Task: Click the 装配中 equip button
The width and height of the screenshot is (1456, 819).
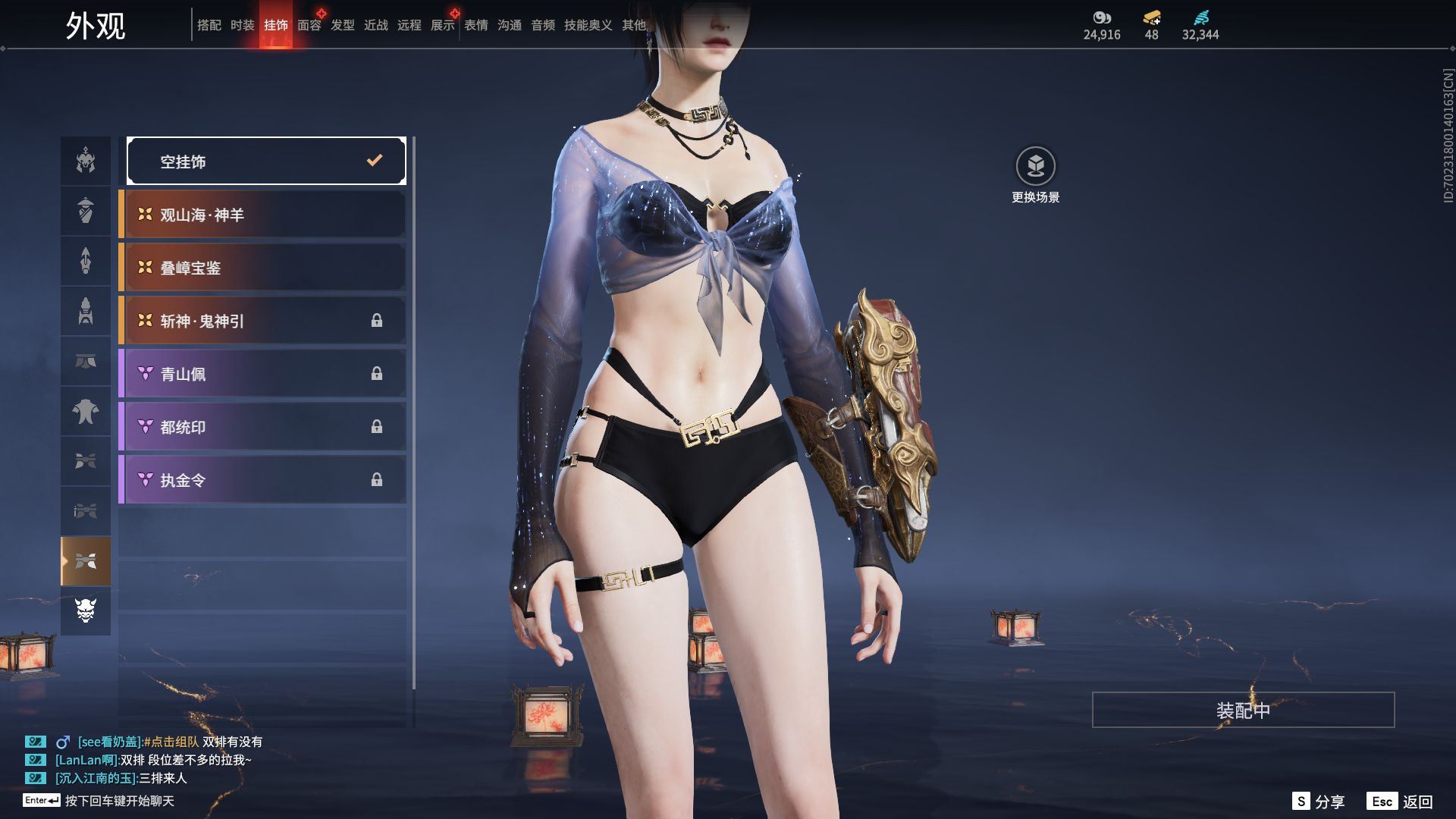Action: tap(1243, 710)
